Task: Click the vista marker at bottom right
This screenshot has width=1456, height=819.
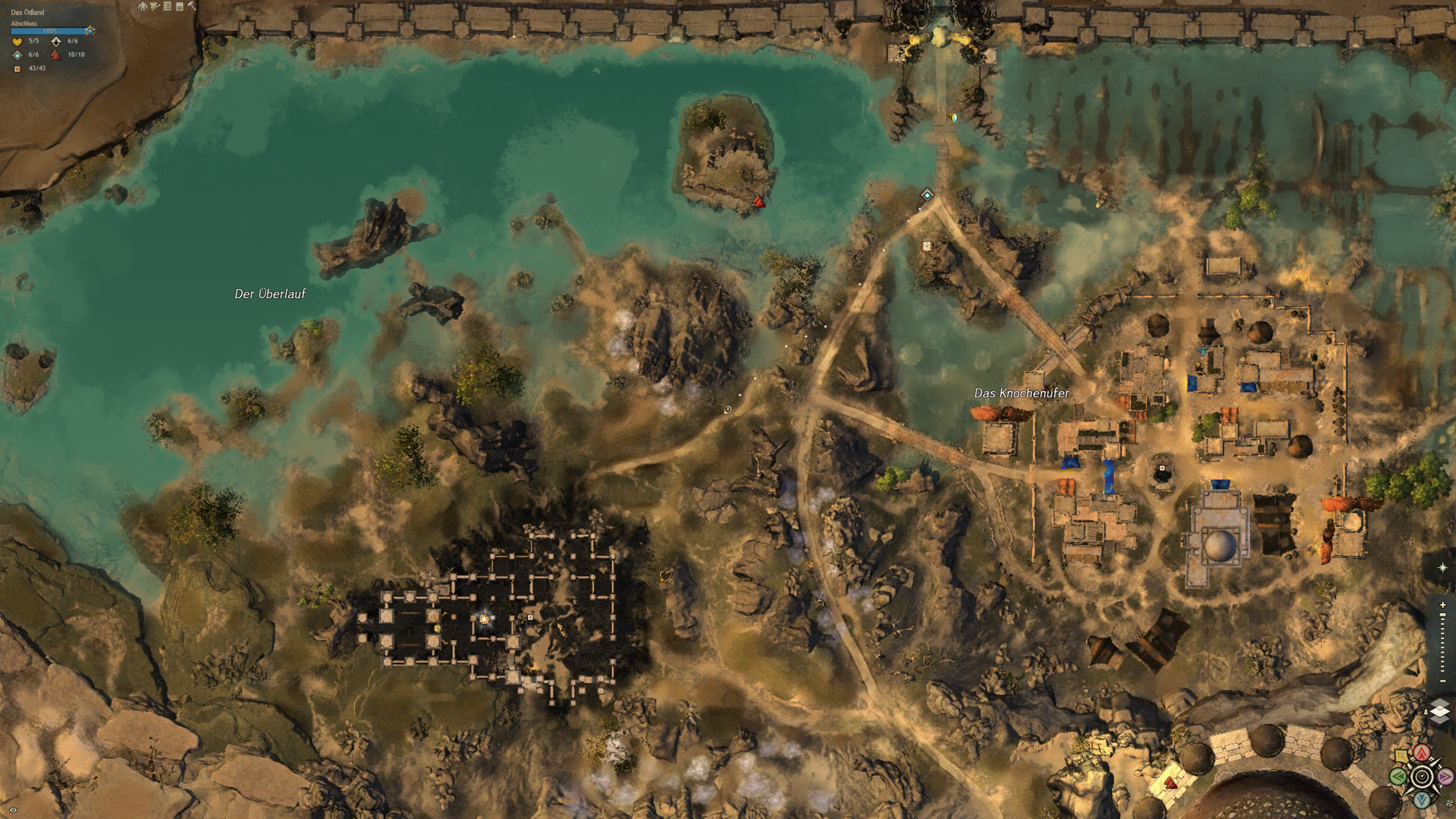Action: pos(1170,783)
